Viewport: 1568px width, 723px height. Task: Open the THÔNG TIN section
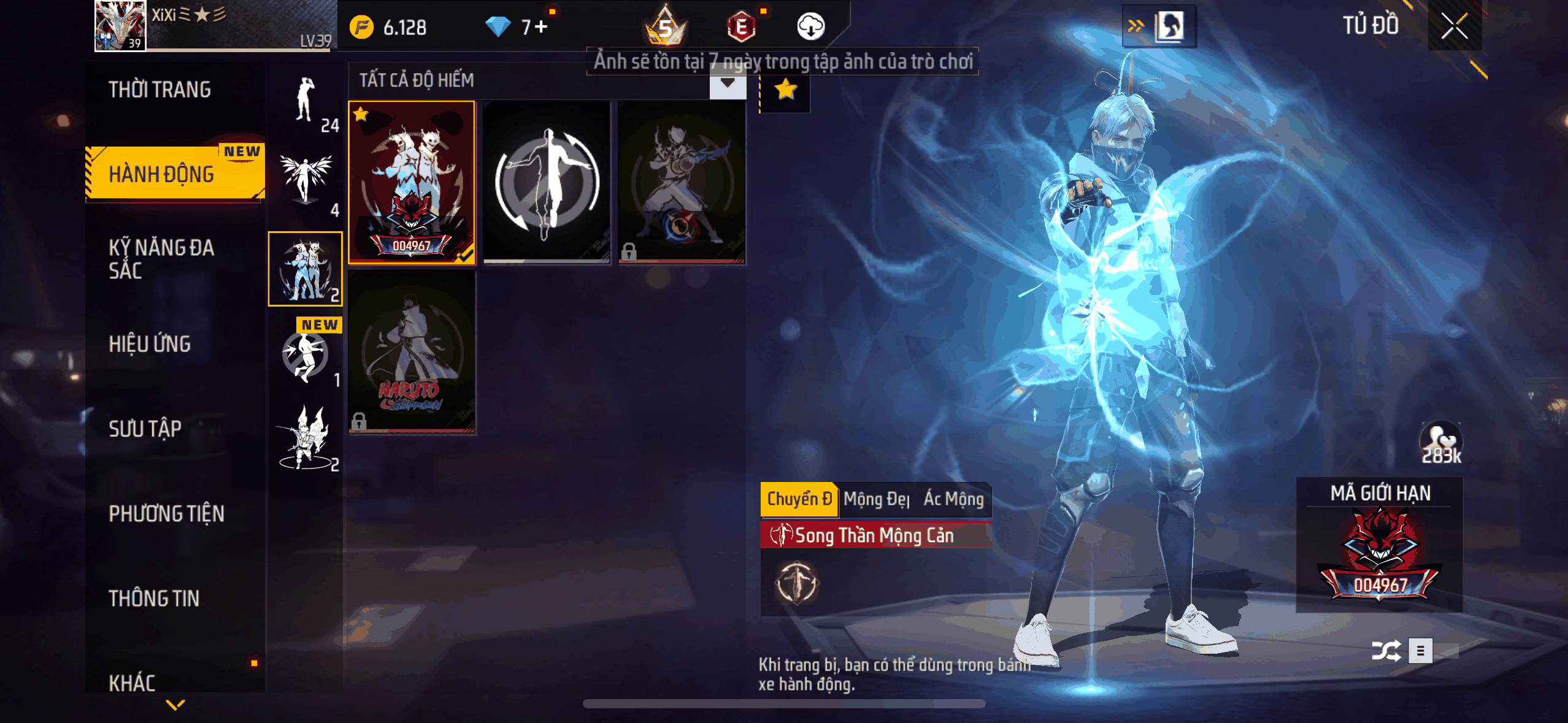coord(154,598)
